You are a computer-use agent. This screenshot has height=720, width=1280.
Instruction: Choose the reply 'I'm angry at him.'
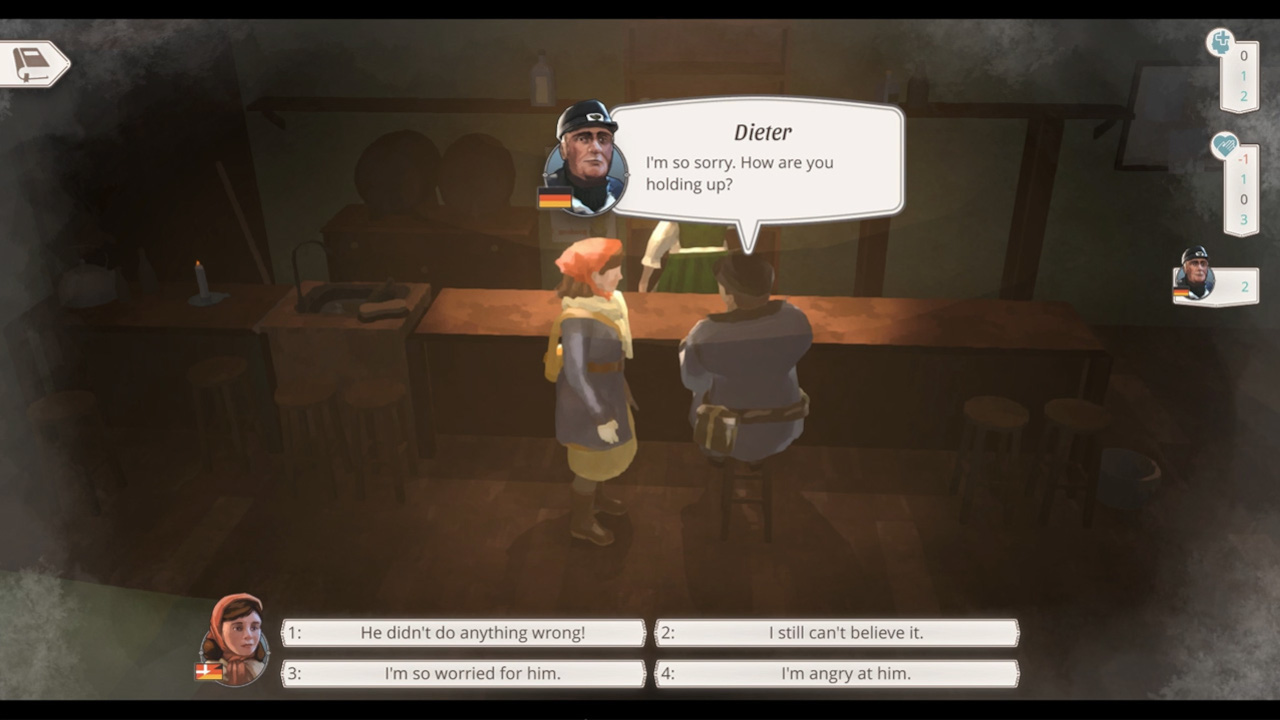click(836, 673)
